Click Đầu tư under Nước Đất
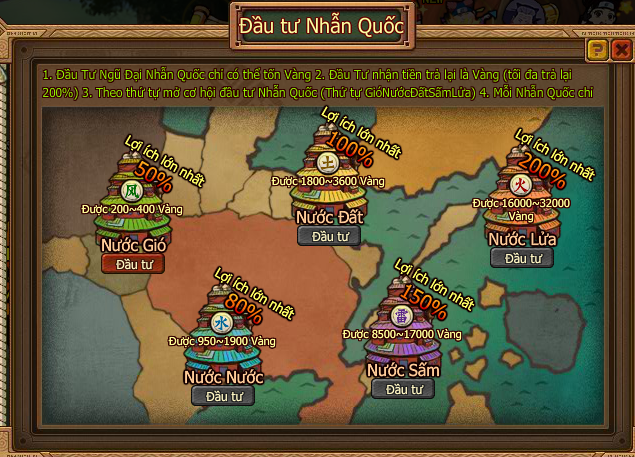This screenshot has width=635, height=457. tap(328, 236)
